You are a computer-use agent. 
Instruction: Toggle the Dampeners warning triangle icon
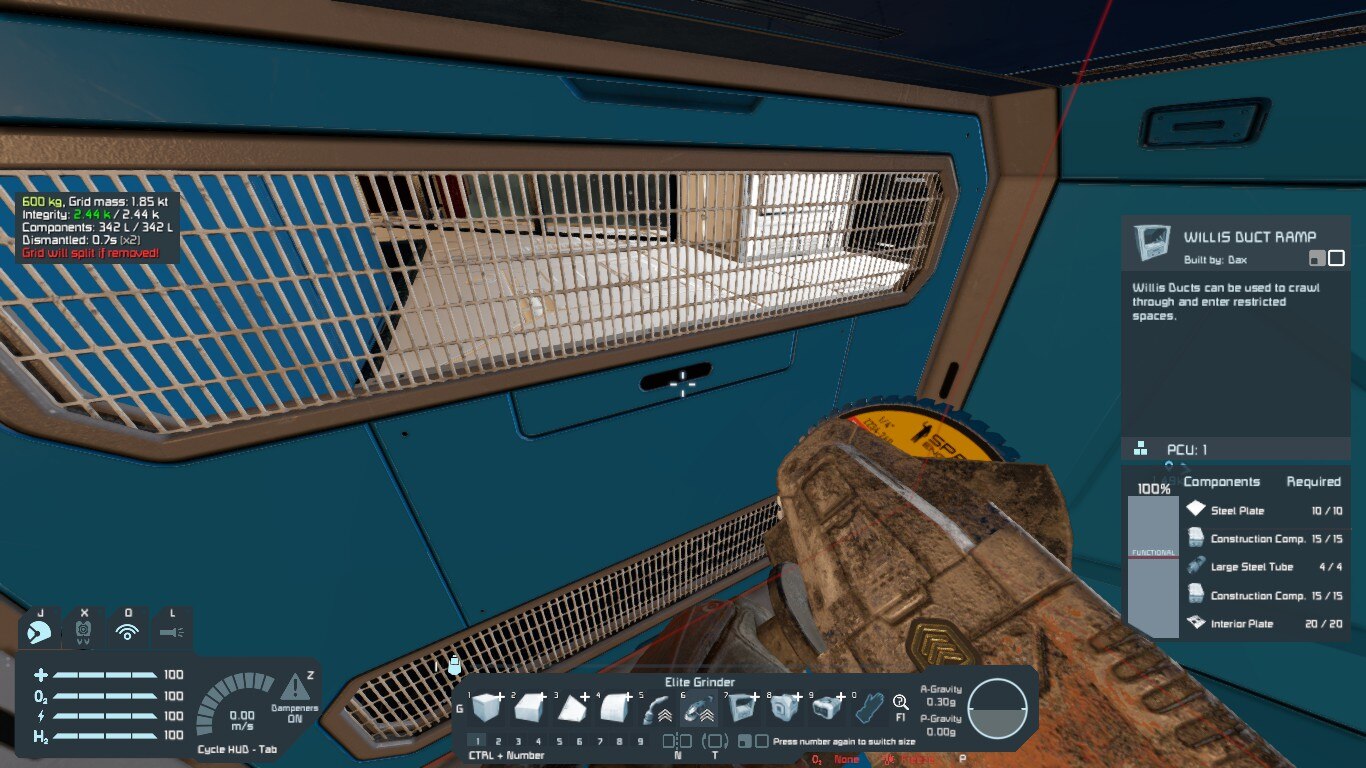295,688
